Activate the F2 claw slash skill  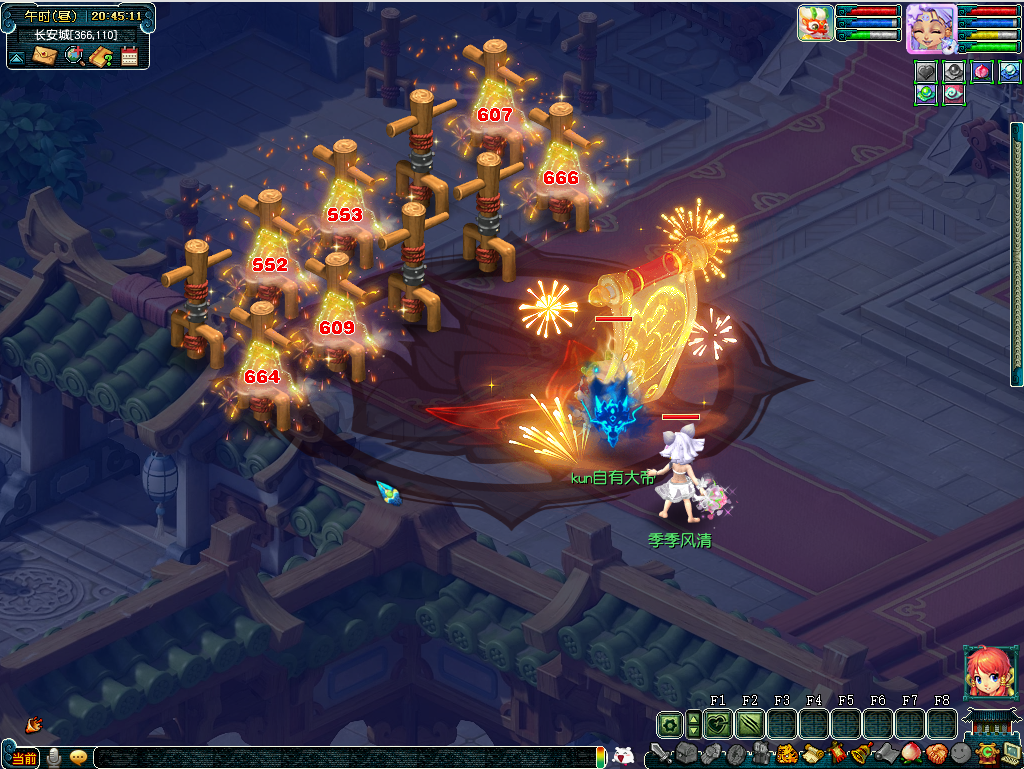(750, 724)
